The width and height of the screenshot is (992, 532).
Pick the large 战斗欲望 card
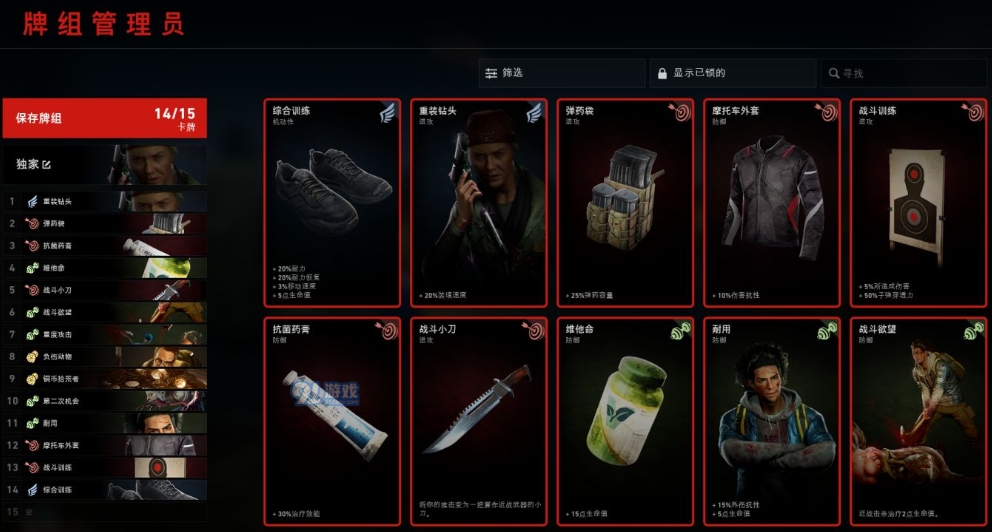[x=917, y=421]
